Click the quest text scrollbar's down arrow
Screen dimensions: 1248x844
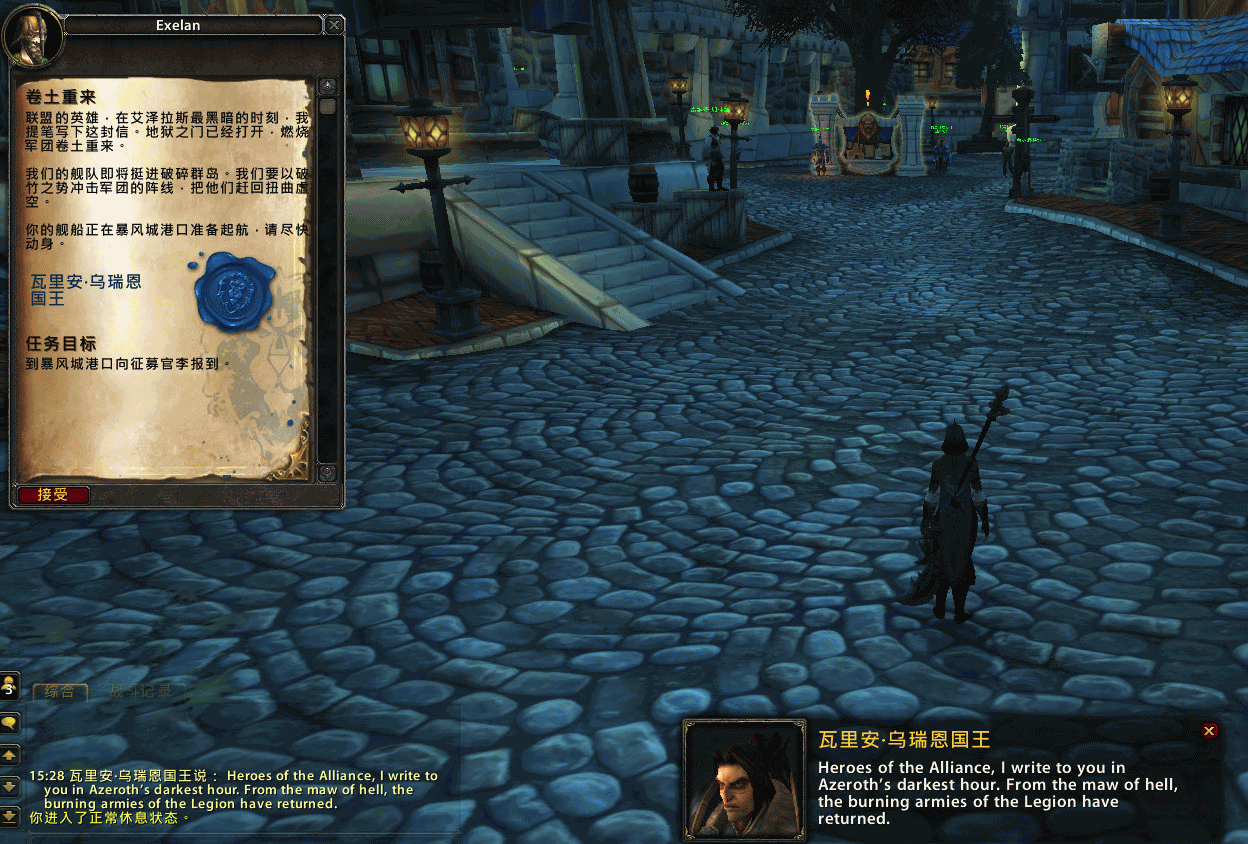coord(326,472)
